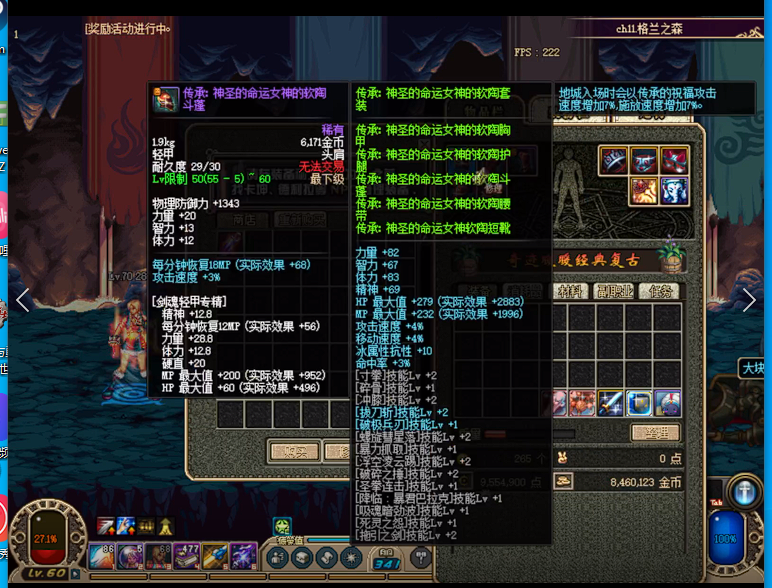Select the white elephant equipment slot
The height and width of the screenshot is (588, 772).
tap(674, 190)
